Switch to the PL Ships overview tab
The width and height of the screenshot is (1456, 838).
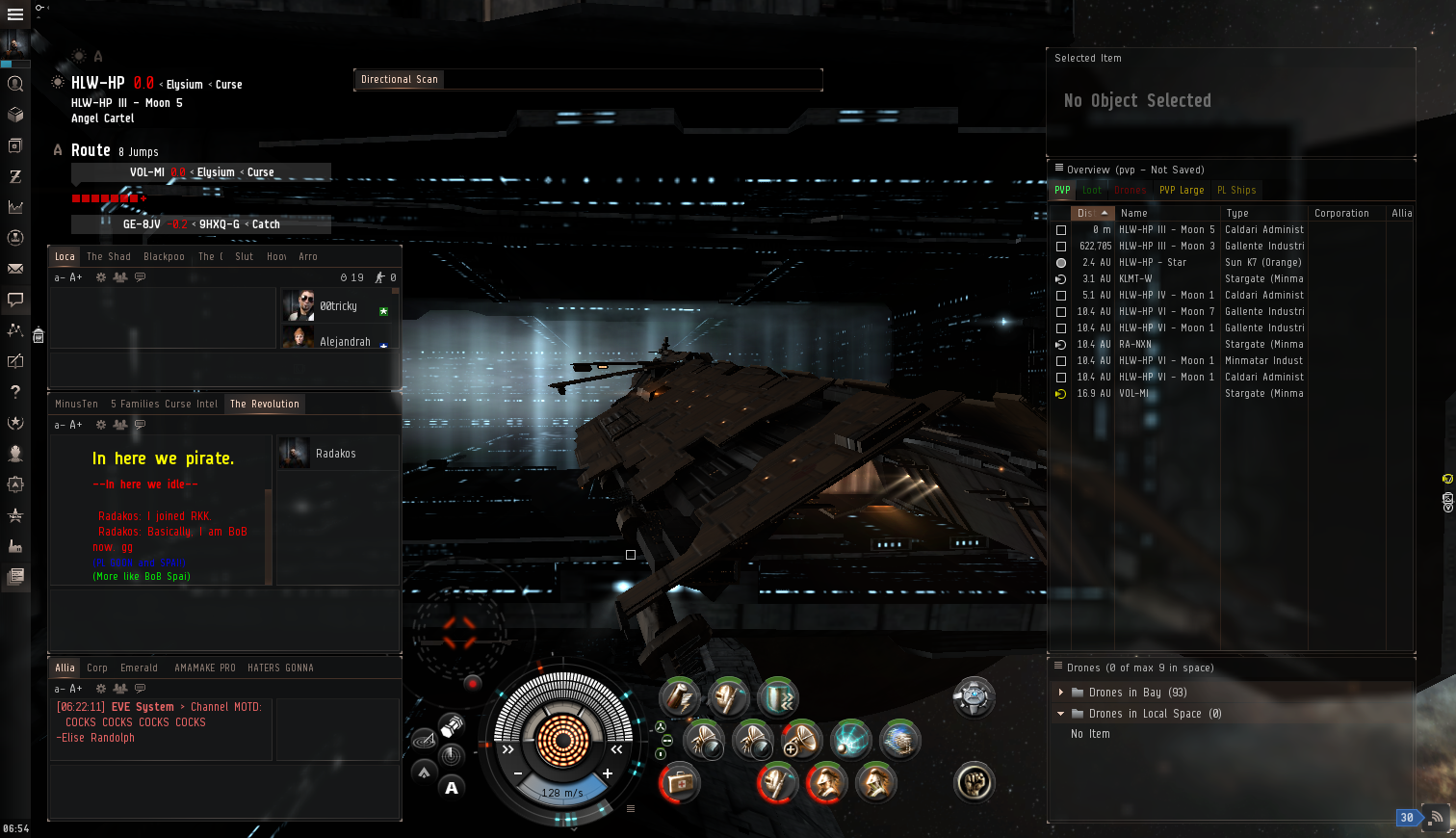coord(1236,191)
